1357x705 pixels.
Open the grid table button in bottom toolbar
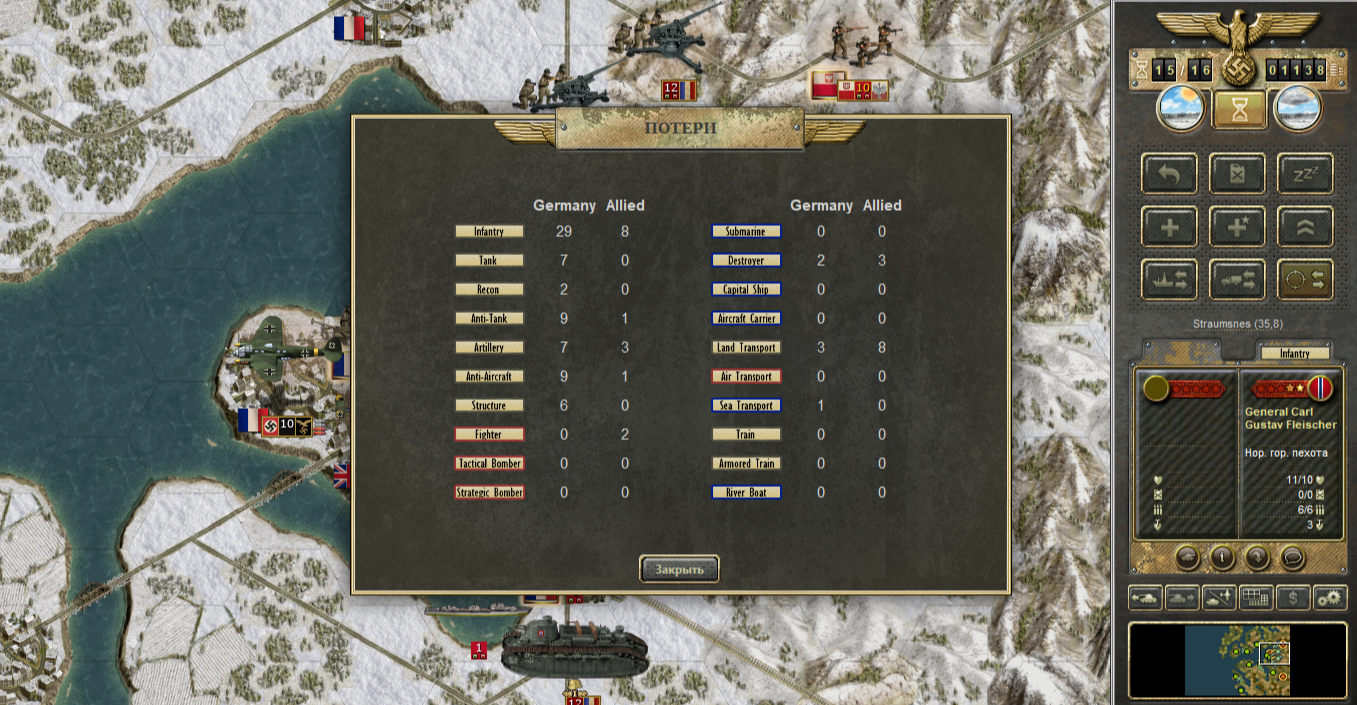pyautogui.click(x=1256, y=598)
